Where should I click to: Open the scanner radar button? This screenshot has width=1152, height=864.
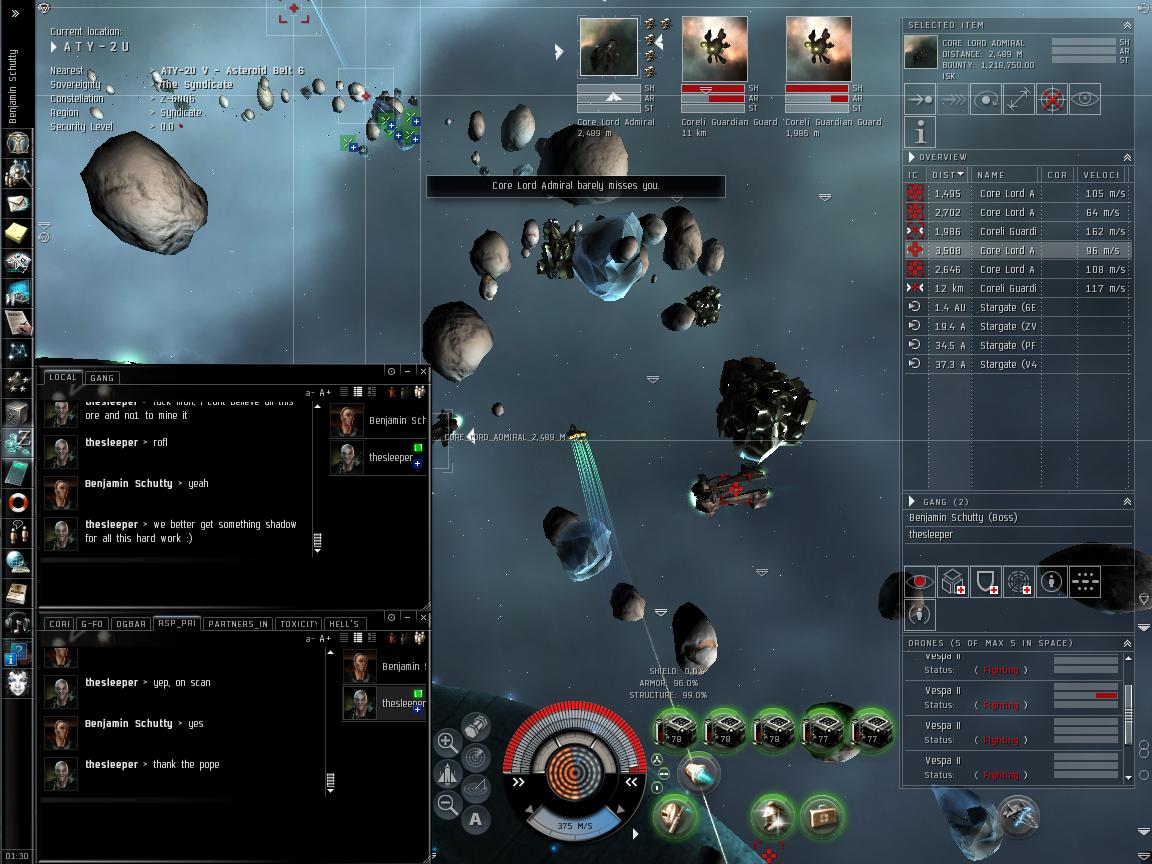coord(476,757)
